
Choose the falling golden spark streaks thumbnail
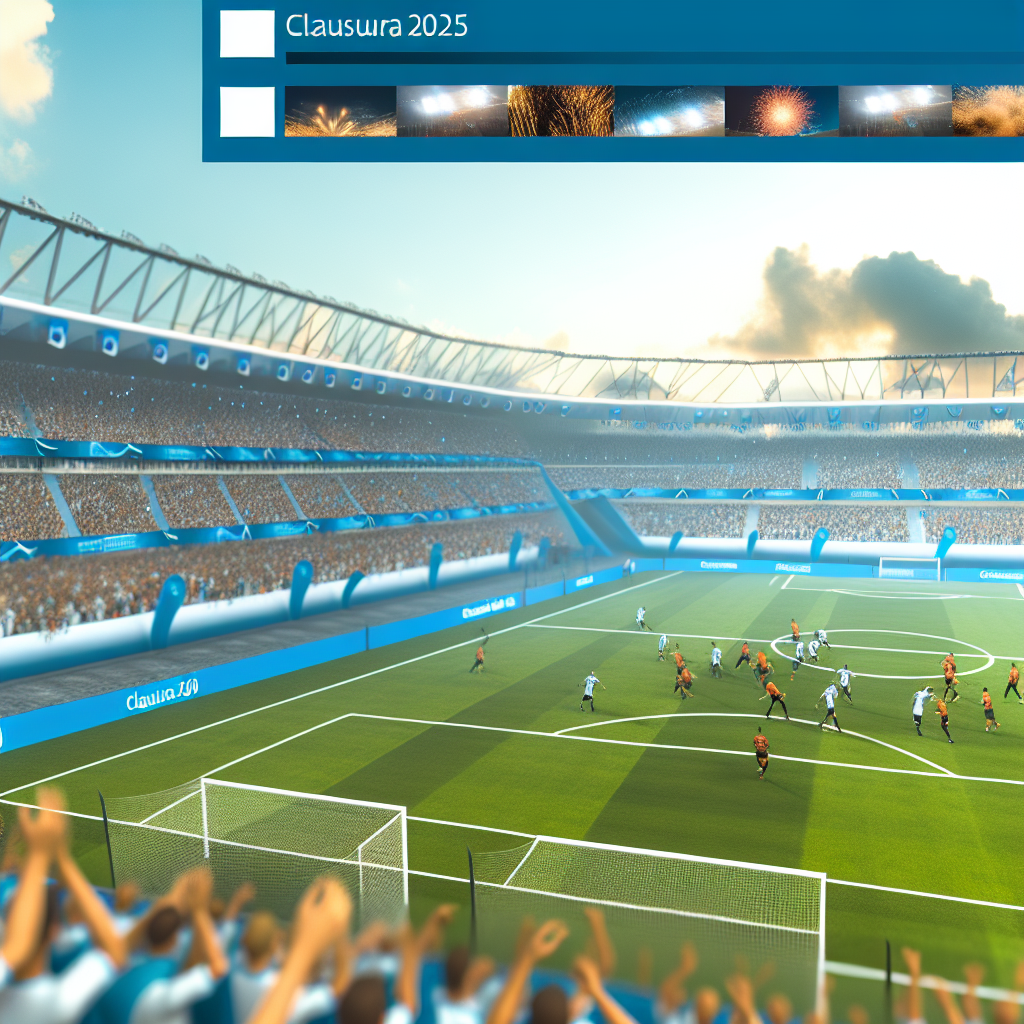561,111
